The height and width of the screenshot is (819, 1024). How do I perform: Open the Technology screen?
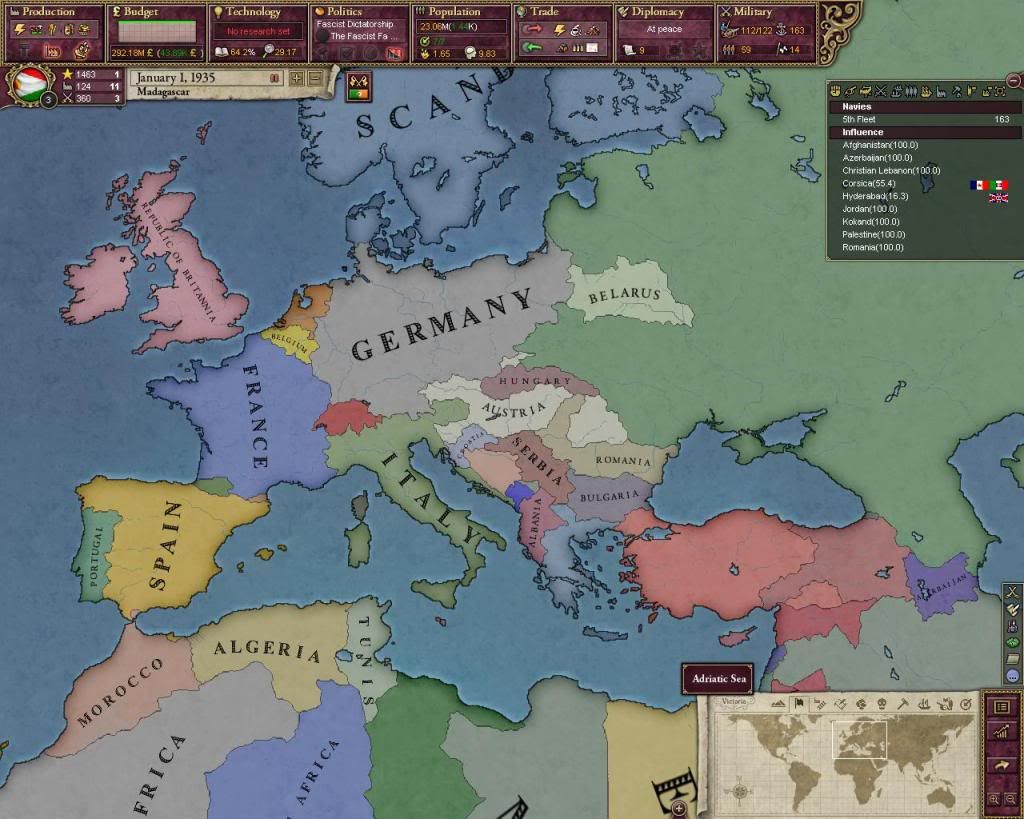click(x=255, y=12)
